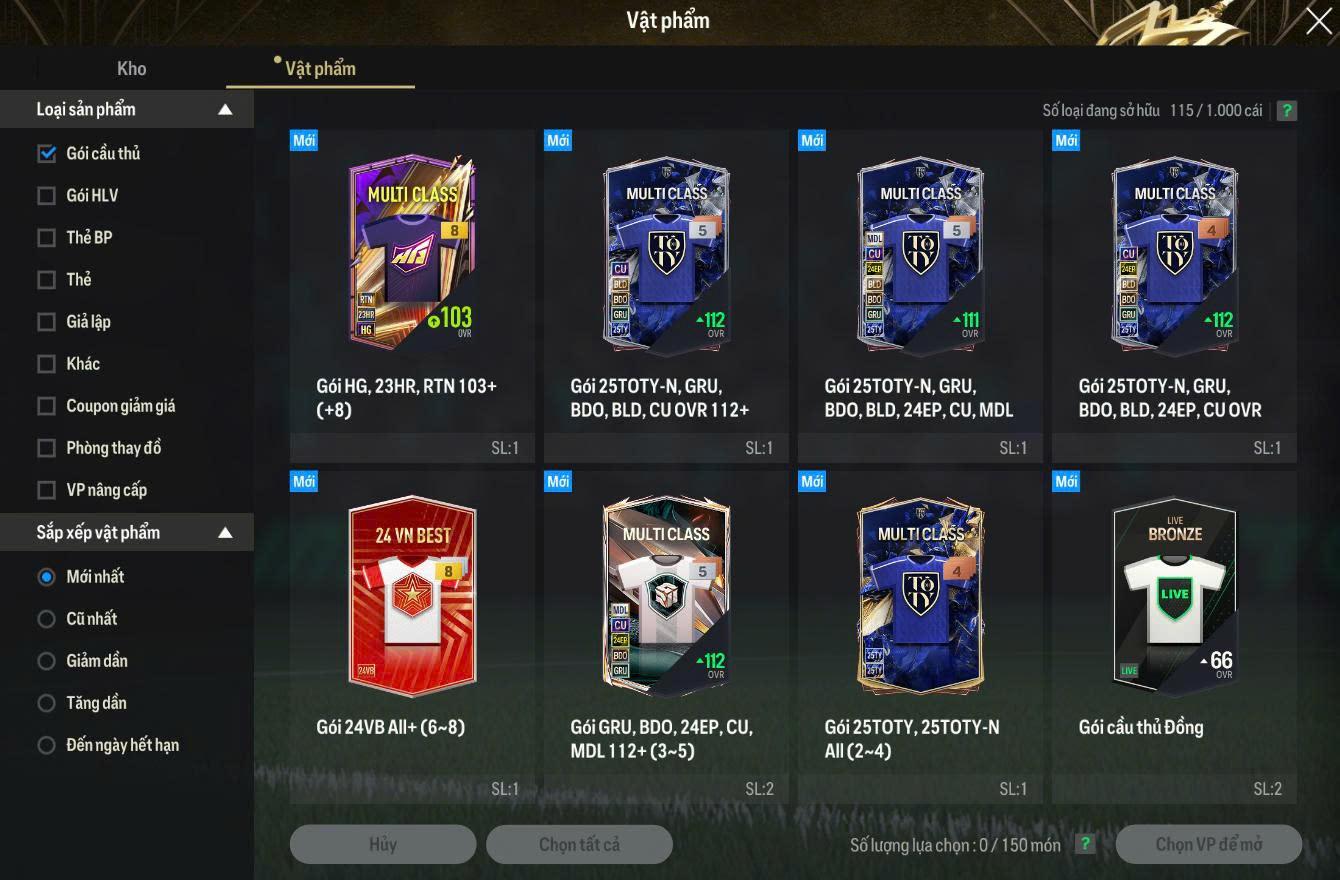Collapse the Sắp xếp vật phẩm section
Screen dimensions: 1340x880
225,532
